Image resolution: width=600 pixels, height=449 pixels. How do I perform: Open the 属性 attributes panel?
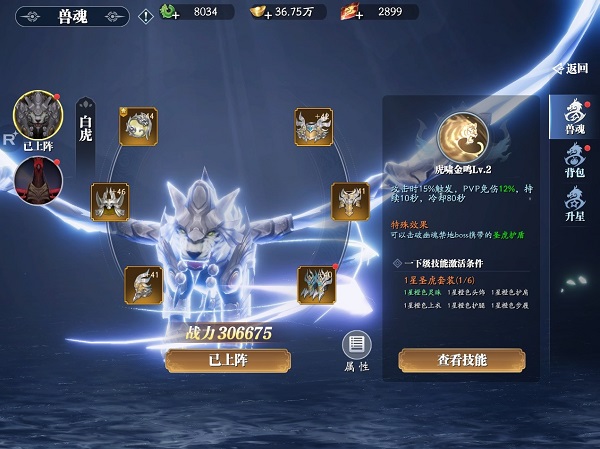pyautogui.click(x=357, y=352)
